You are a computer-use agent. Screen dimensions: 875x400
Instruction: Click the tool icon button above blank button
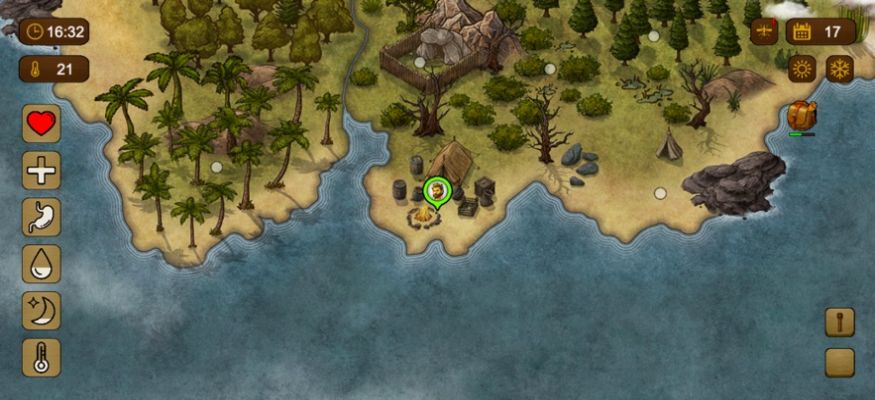point(840,322)
